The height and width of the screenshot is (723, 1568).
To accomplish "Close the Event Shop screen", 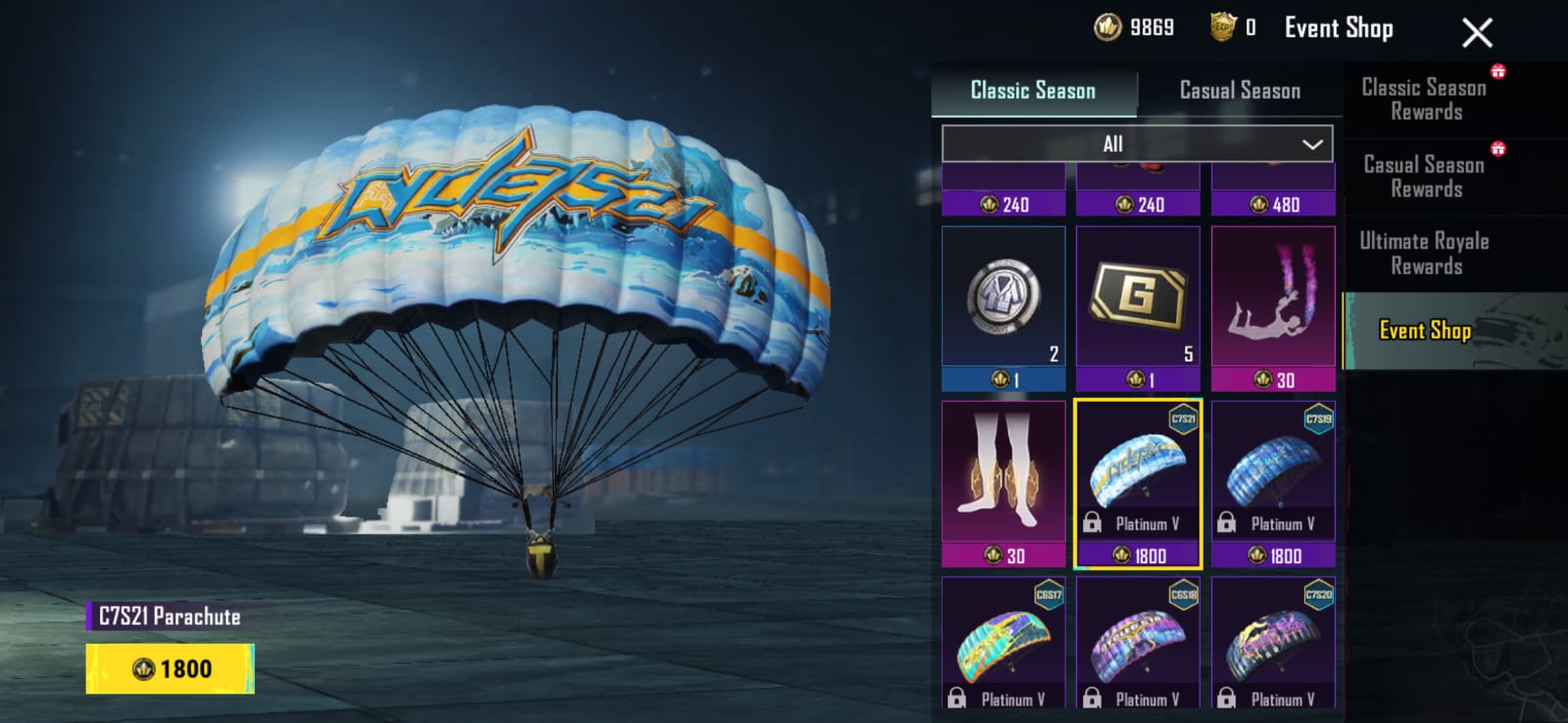I will click(1477, 33).
